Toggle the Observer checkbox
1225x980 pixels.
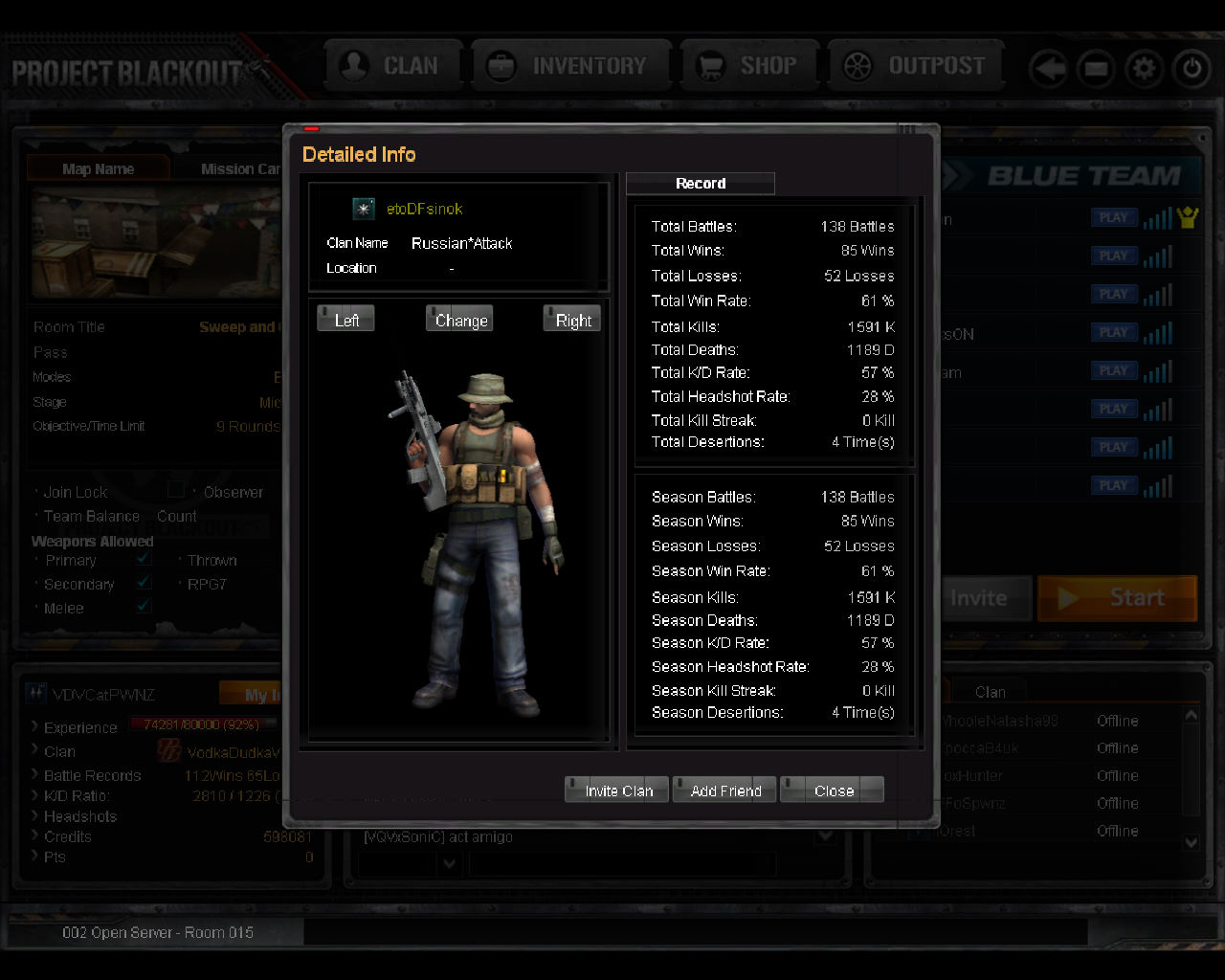click(176, 490)
